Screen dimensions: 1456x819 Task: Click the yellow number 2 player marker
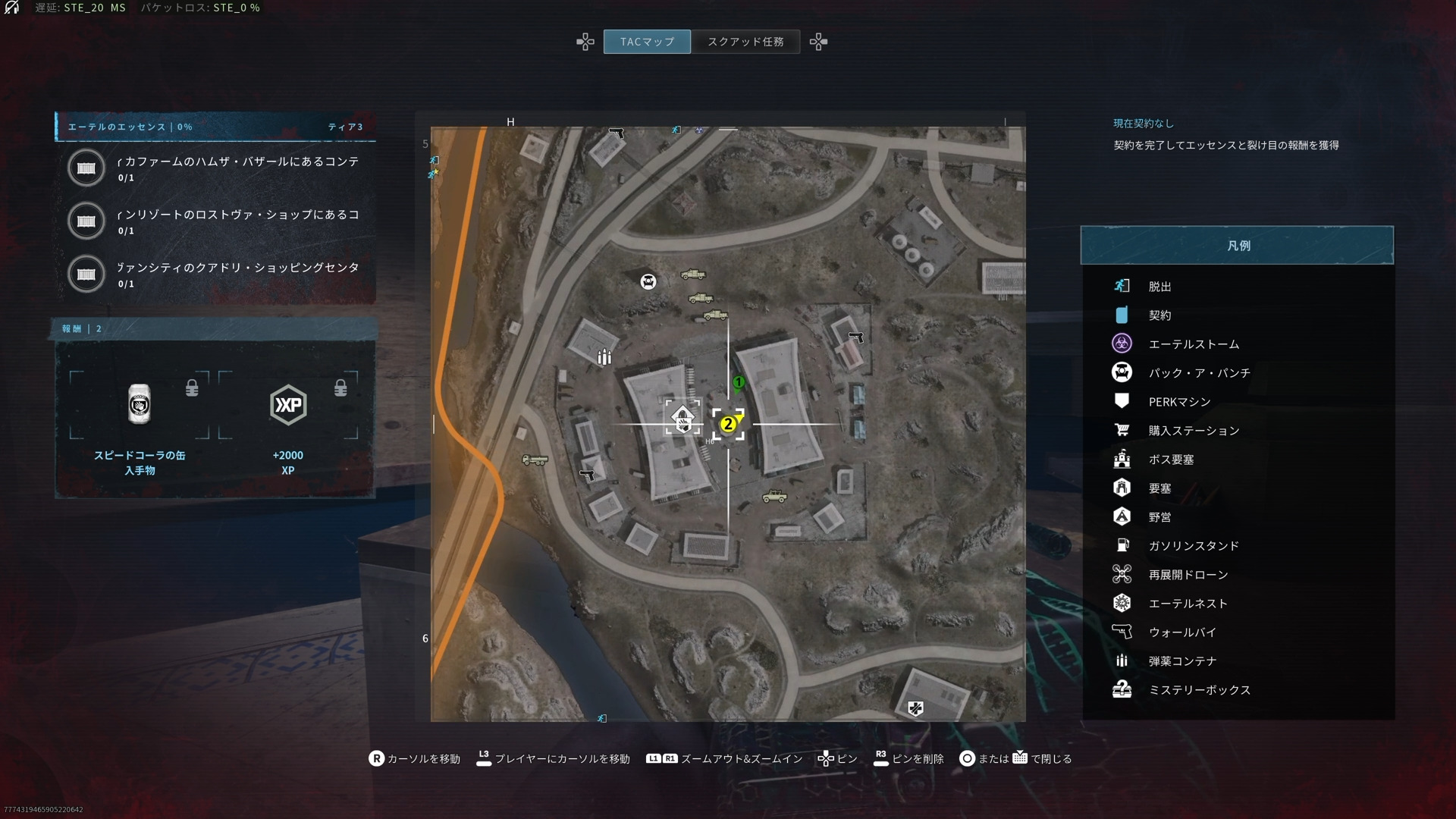click(728, 424)
